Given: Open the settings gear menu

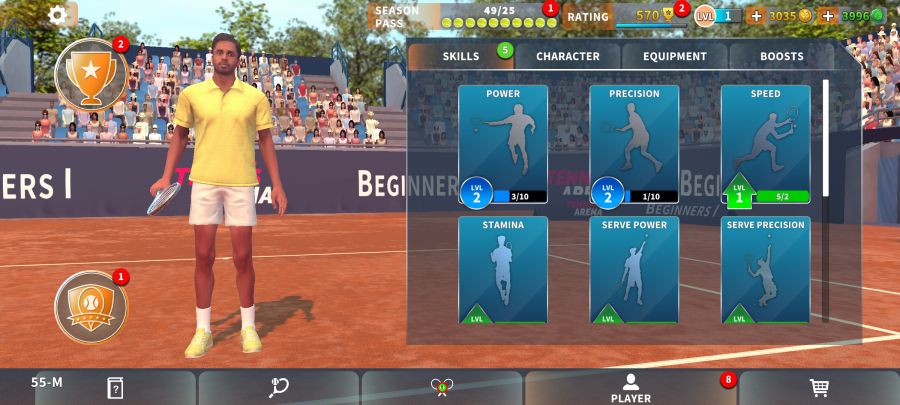Looking at the screenshot, I should coord(58,15).
